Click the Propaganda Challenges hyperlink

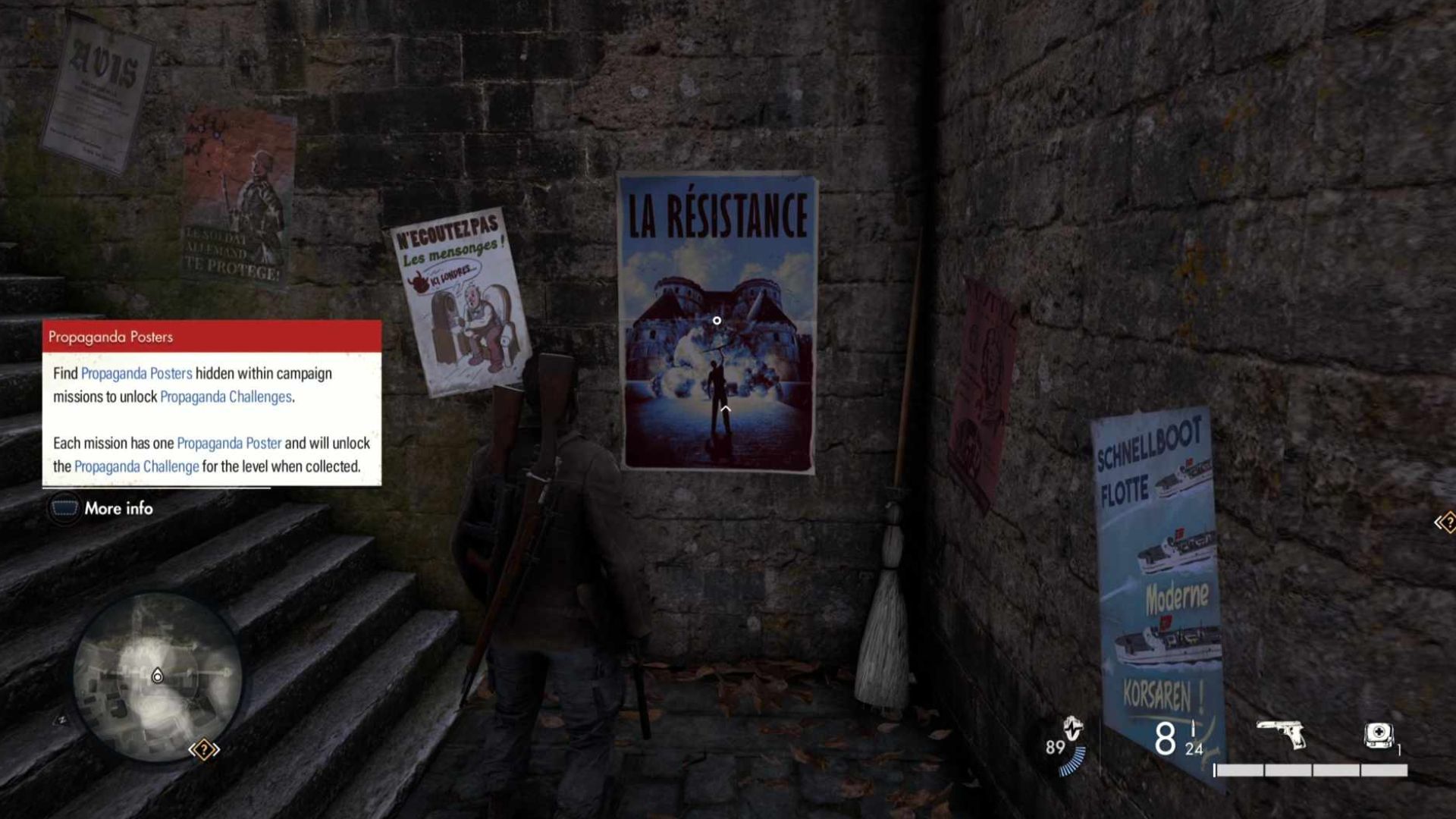pyautogui.click(x=229, y=396)
